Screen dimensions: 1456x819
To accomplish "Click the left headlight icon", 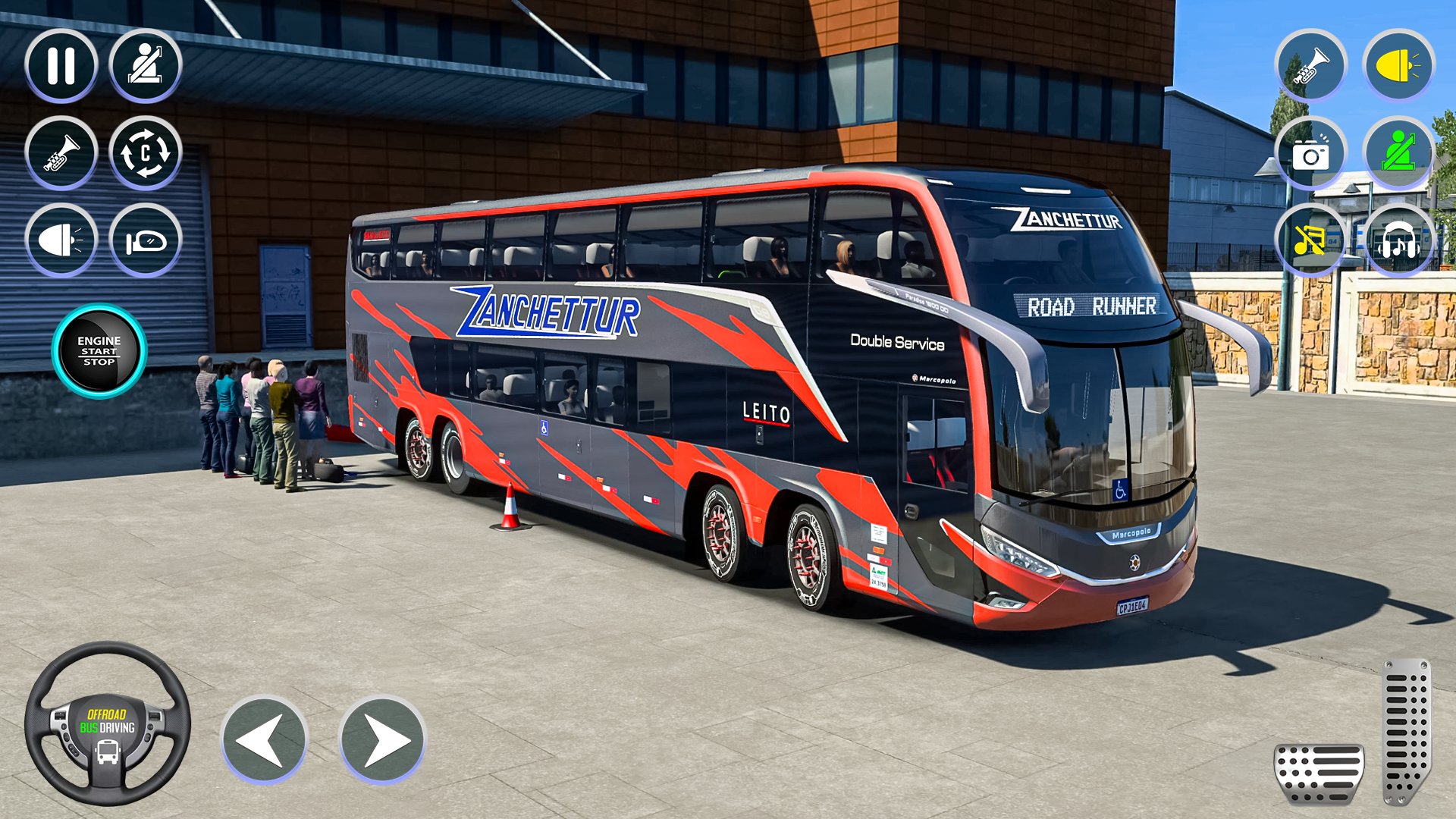I will tap(63, 239).
